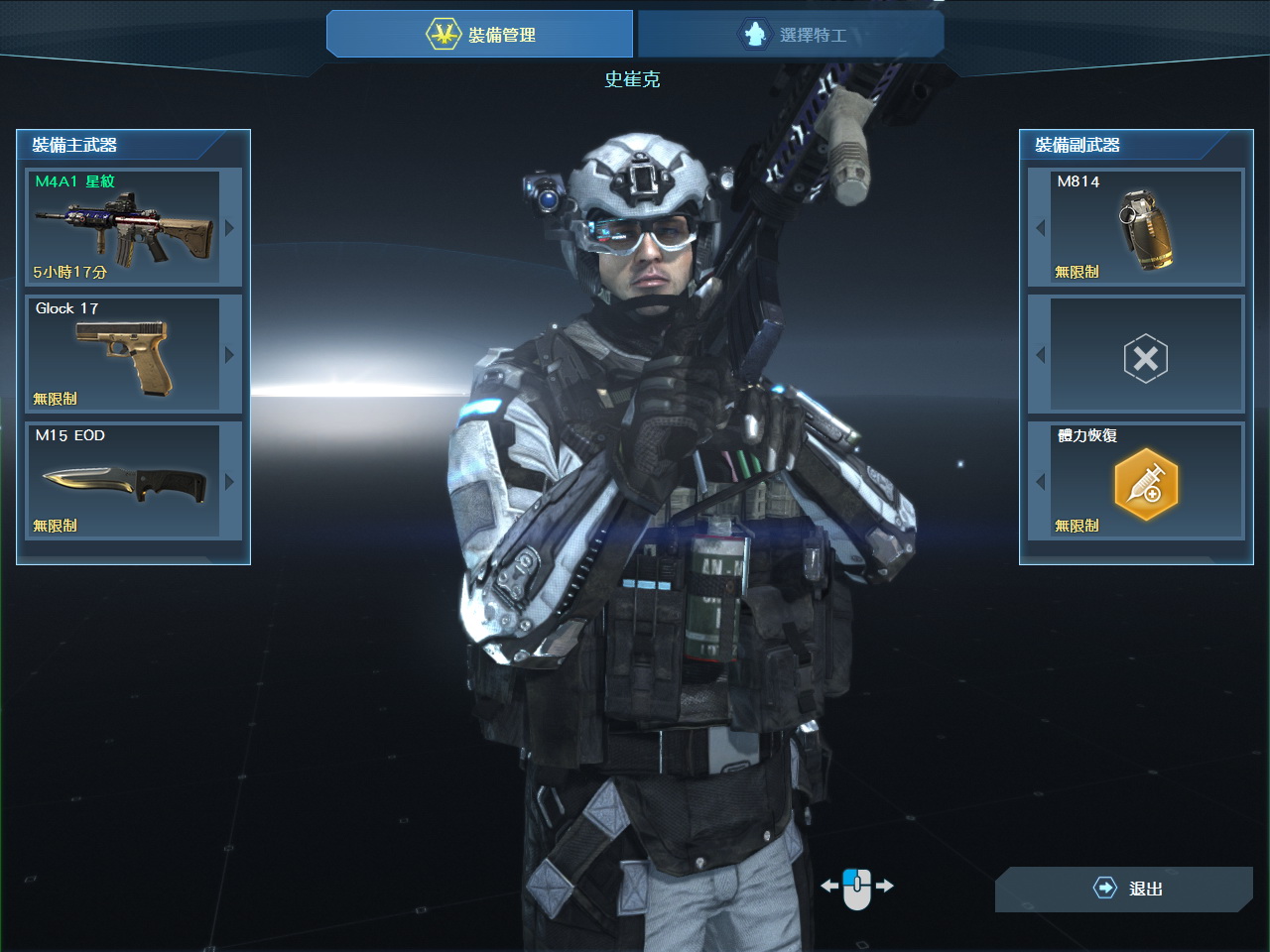
Task: Select the M4A1 星紋 rifle slot
Action: pyautogui.click(x=122, y=227)
